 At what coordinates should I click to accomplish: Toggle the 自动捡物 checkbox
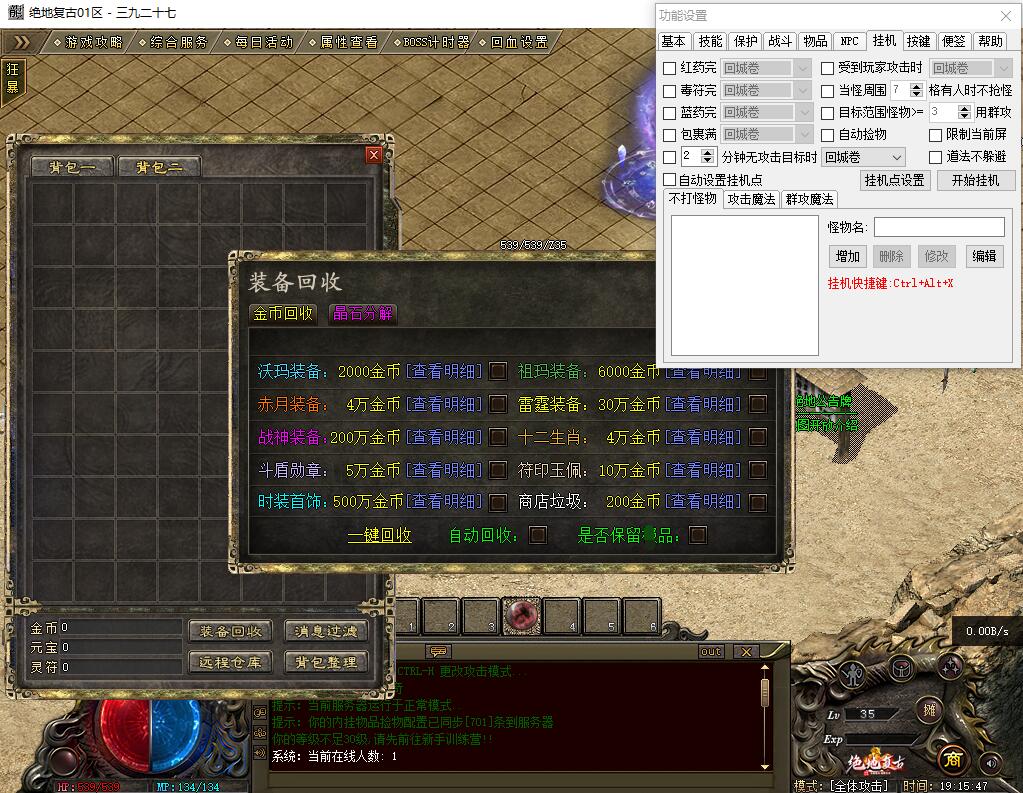pos(828,135)
